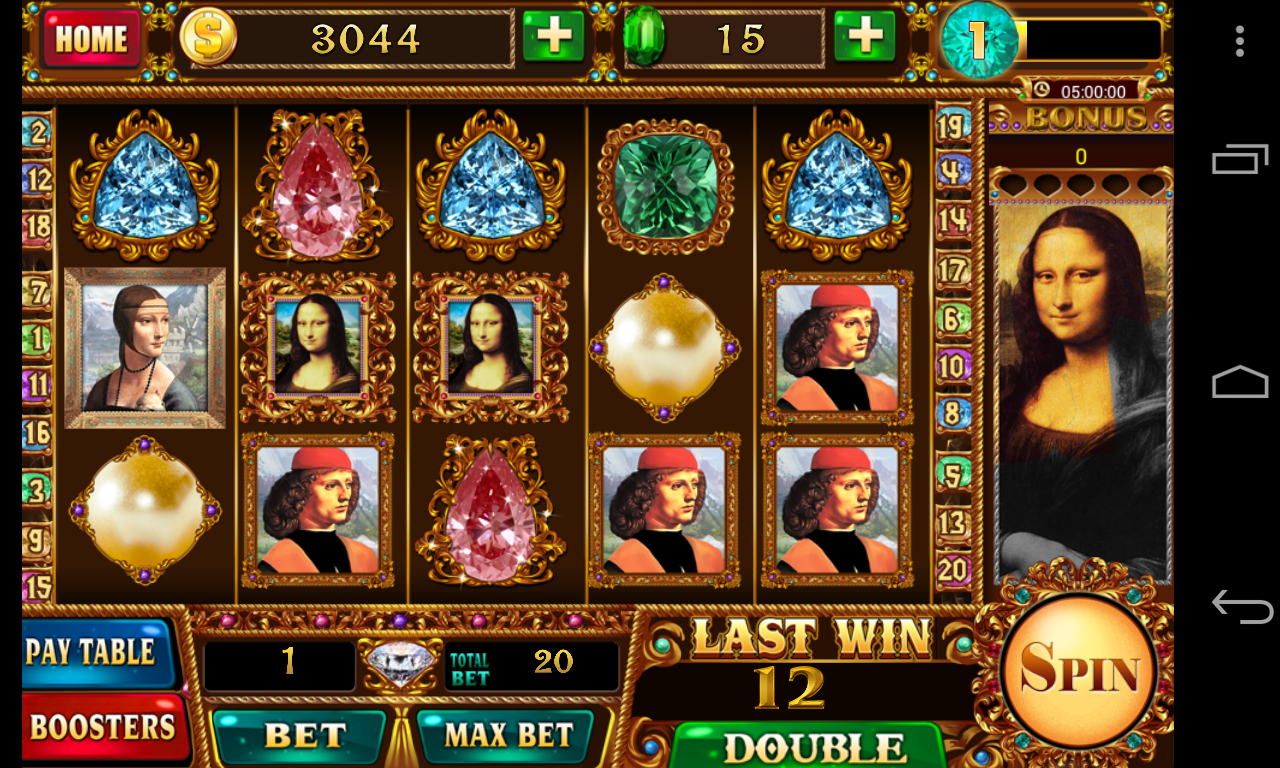Set wager to MAX BET

coord(510,736)
